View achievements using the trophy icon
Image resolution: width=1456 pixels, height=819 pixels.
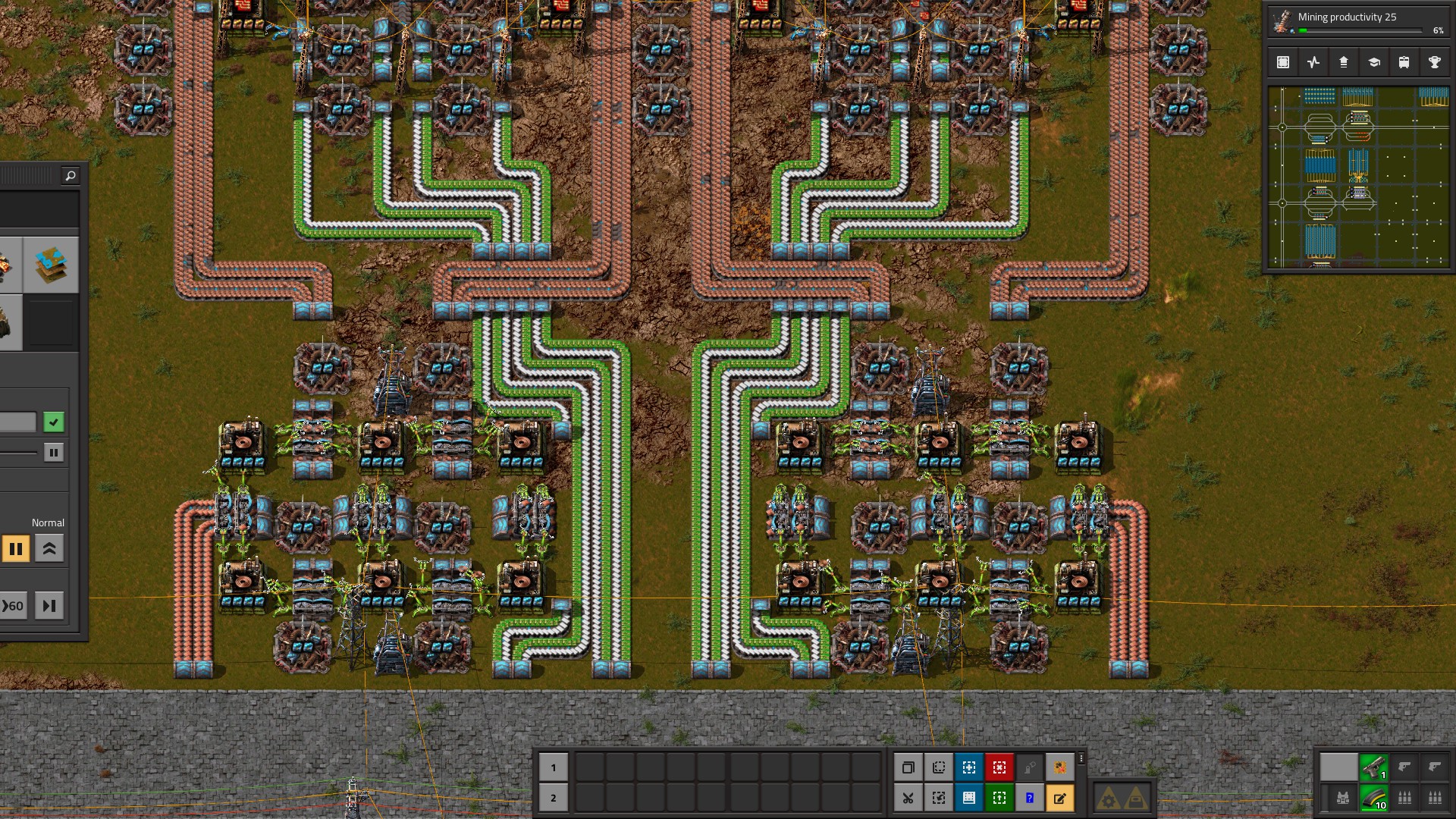[1434, 62]
